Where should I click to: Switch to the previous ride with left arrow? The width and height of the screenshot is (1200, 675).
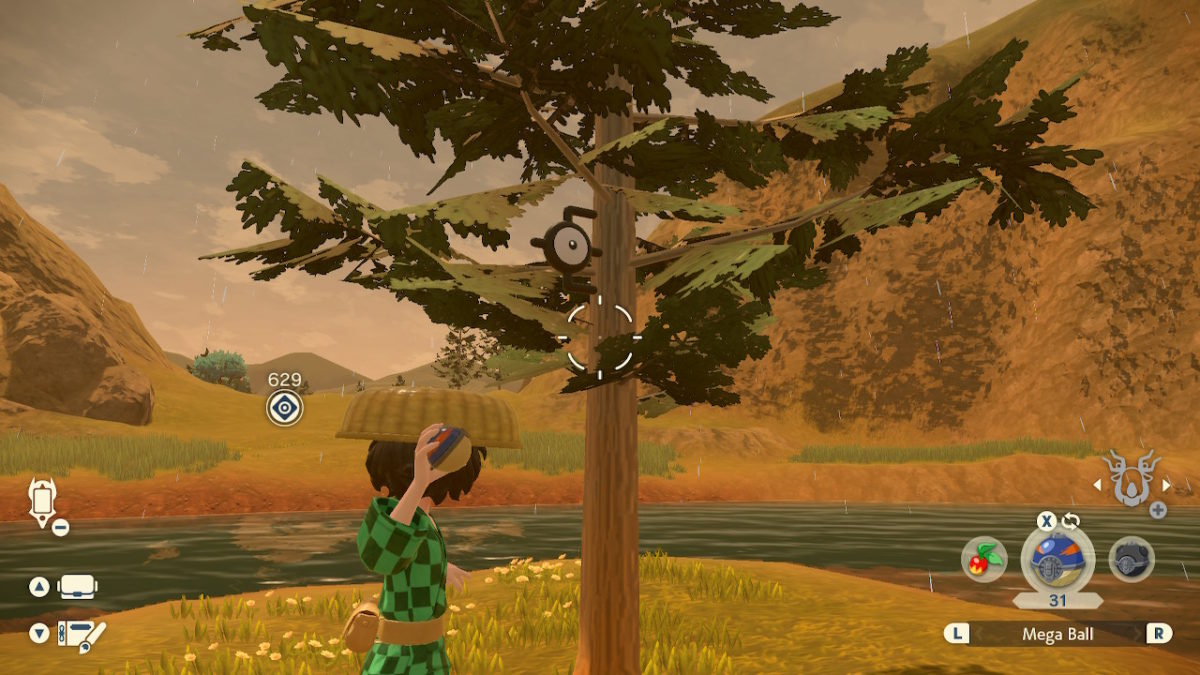(1096, 485)
